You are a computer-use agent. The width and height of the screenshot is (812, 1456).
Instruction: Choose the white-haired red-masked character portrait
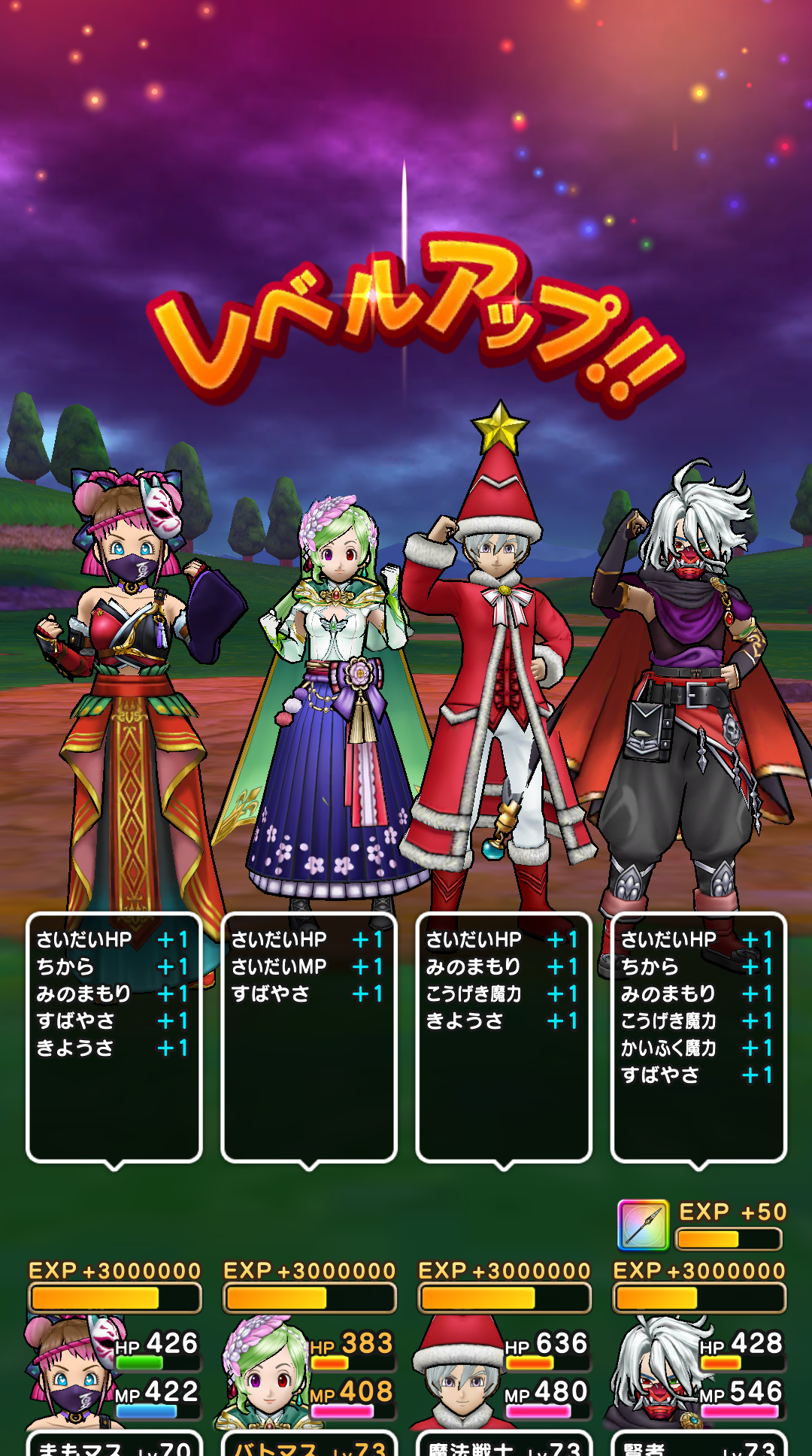656,1373
